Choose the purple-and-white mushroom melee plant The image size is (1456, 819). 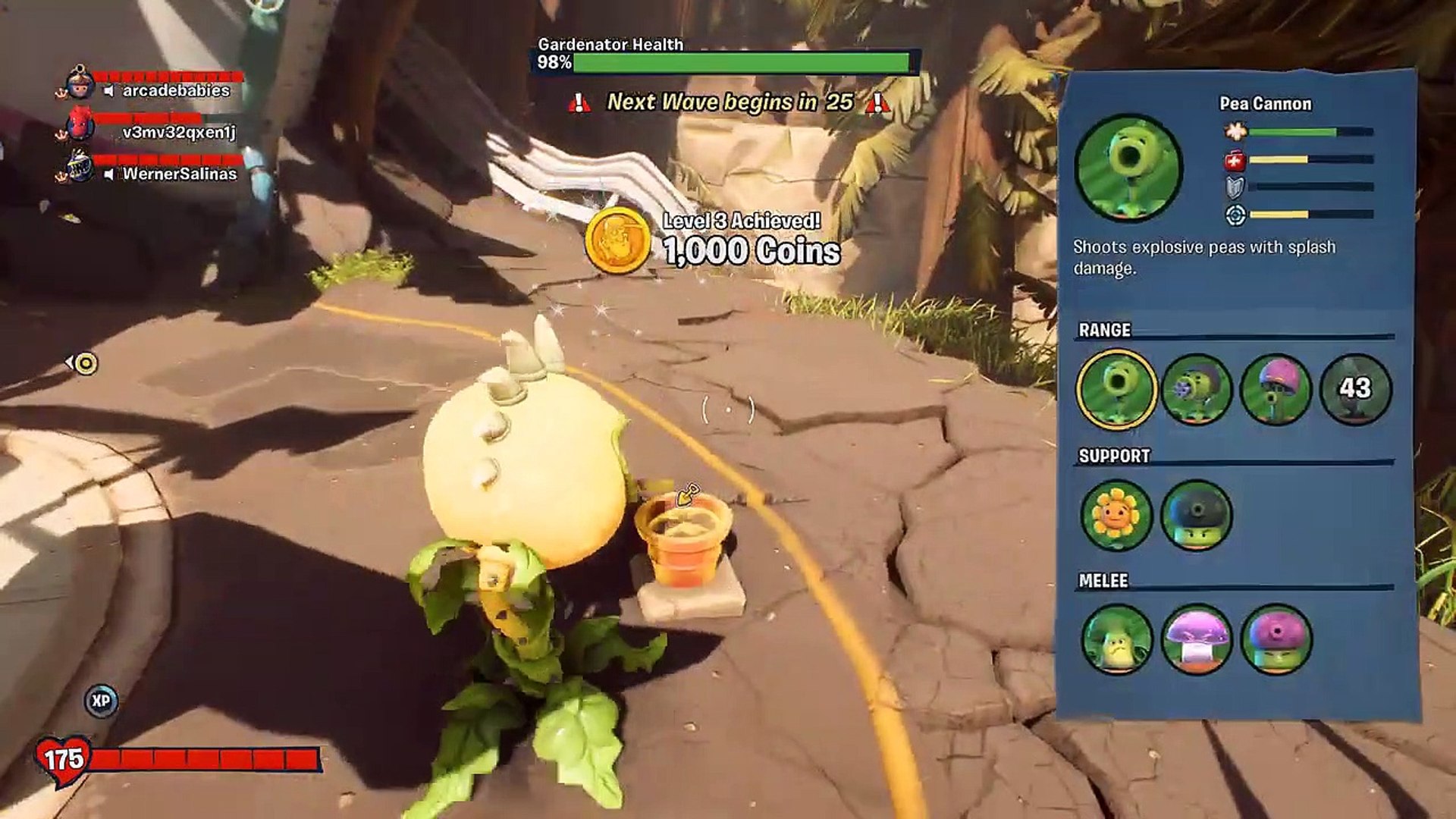click(1196, 639)
